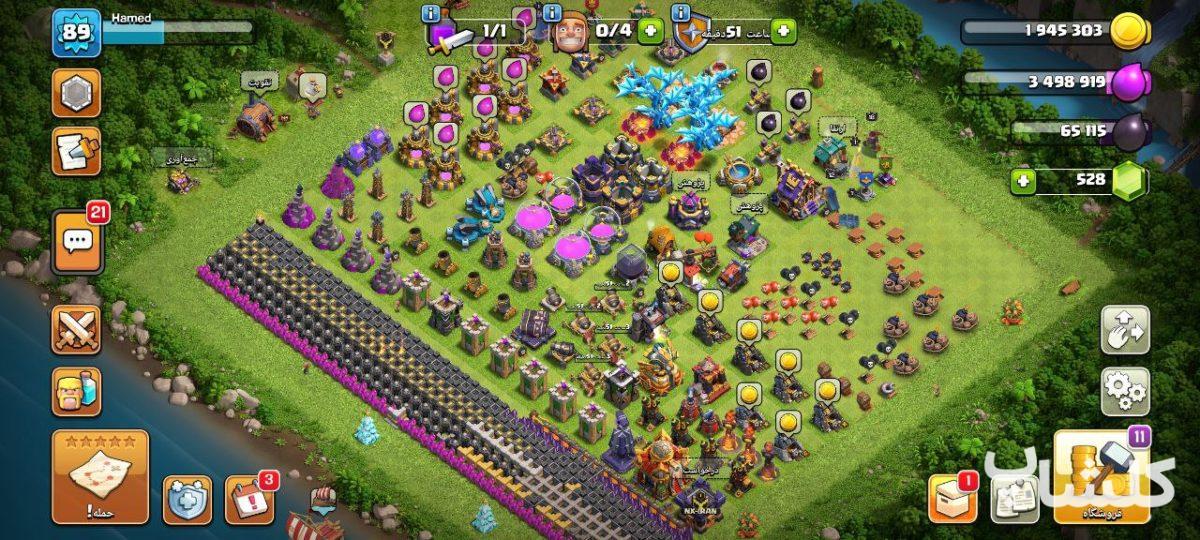
Task: Add a builder with the green plus
Action: (x=650, y=31)
